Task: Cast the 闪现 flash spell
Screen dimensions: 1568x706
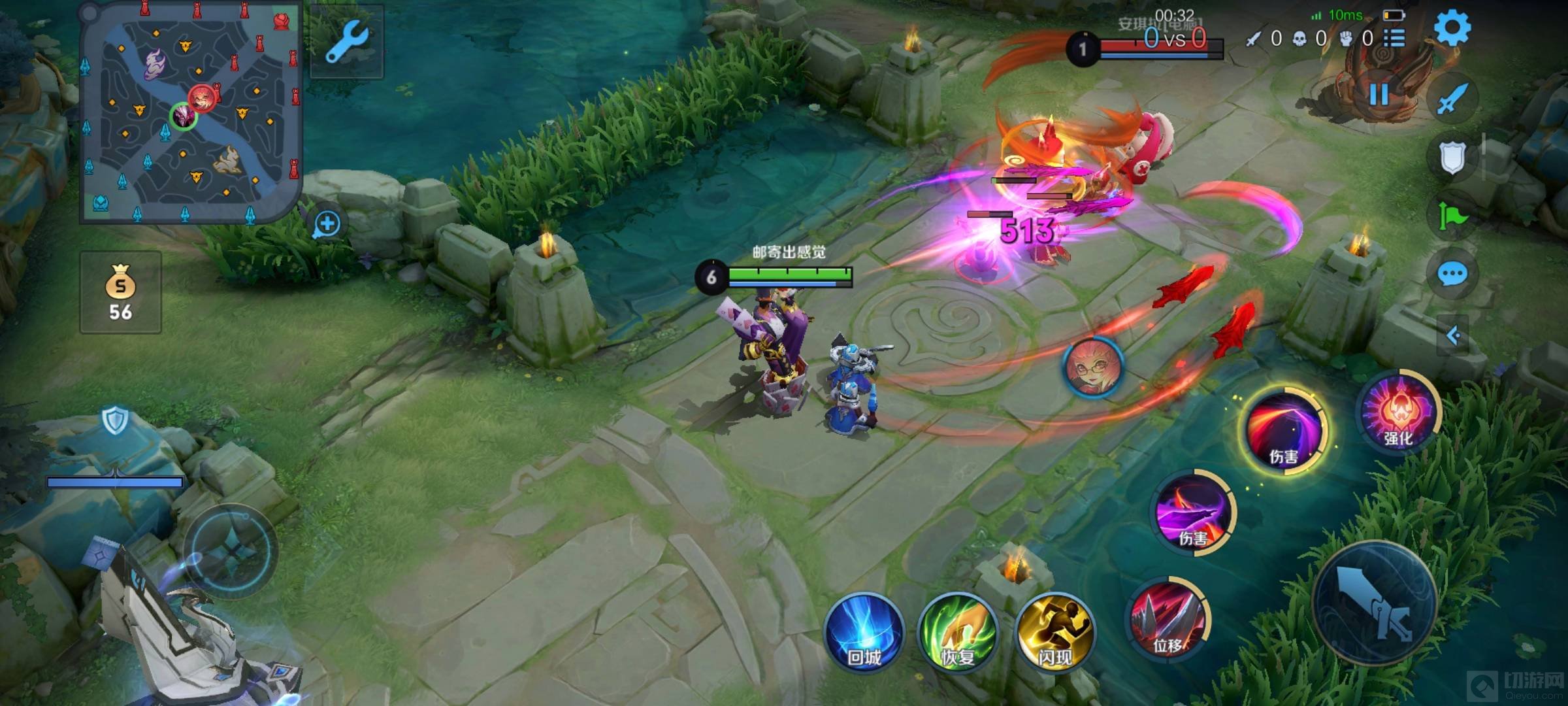Action: (x=1054, y=632)
